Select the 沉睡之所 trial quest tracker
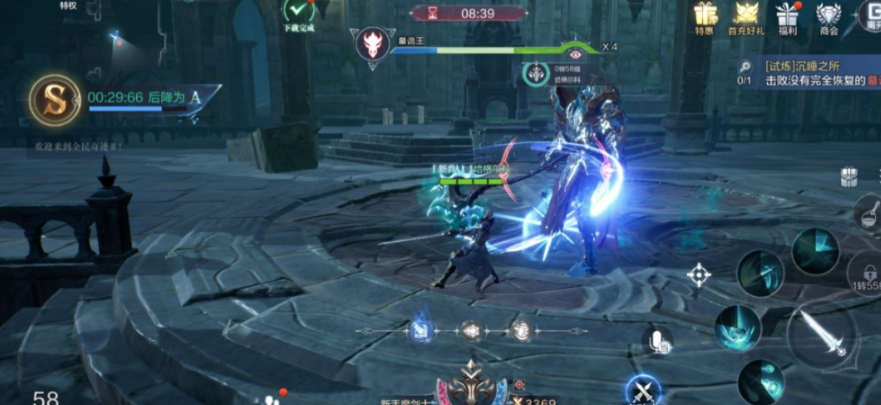Viewport: 881px width, 405px height. (815, 73)
